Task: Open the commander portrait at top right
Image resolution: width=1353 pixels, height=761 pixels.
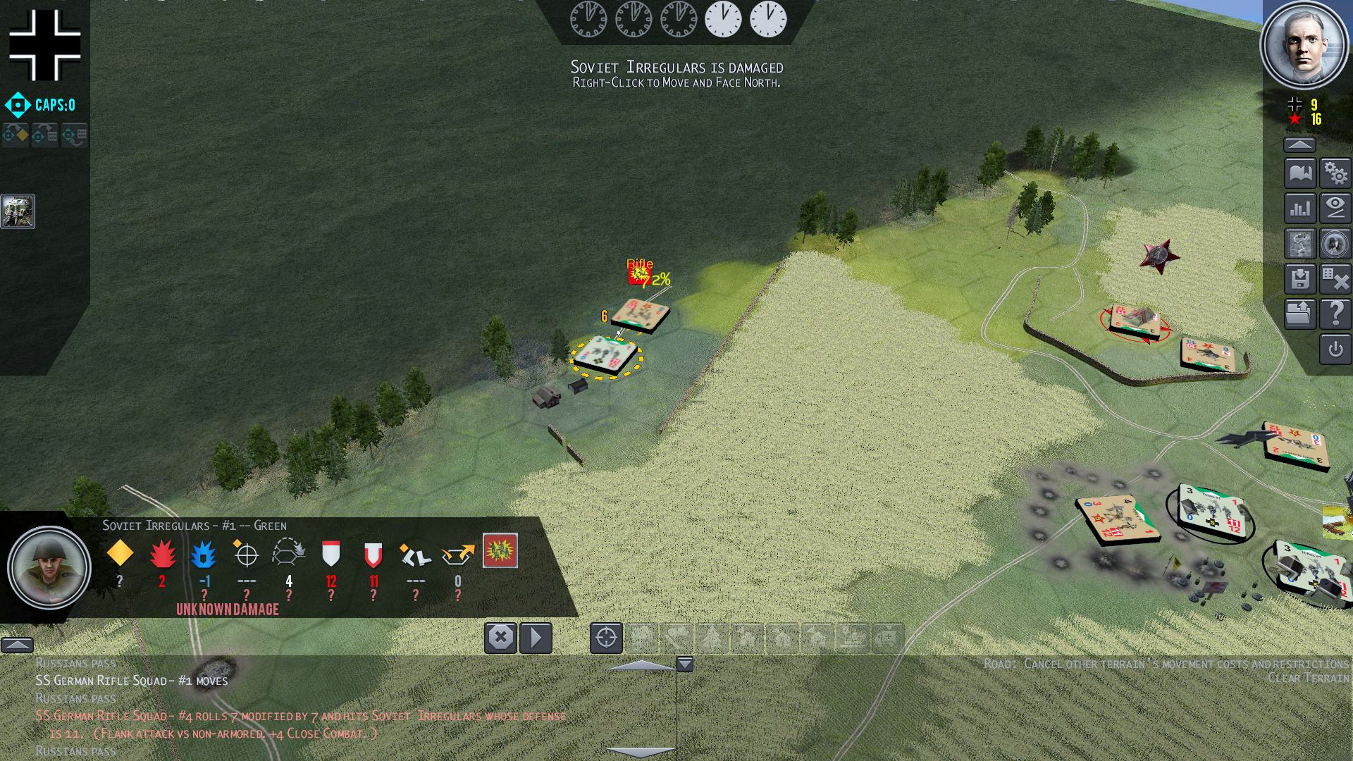Action: (1303, 45)
